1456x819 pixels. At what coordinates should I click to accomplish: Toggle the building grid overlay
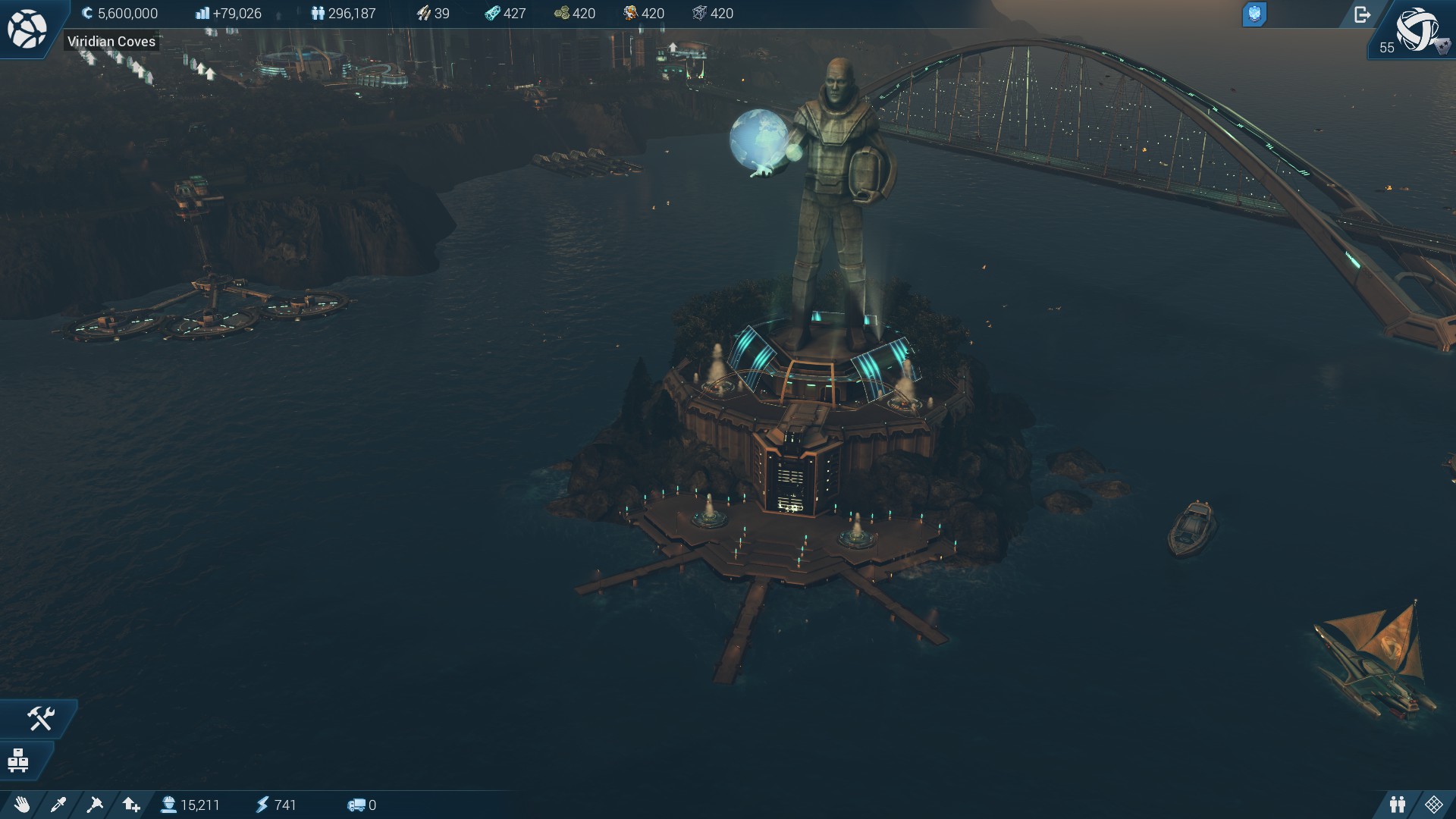click(1434, 805)
